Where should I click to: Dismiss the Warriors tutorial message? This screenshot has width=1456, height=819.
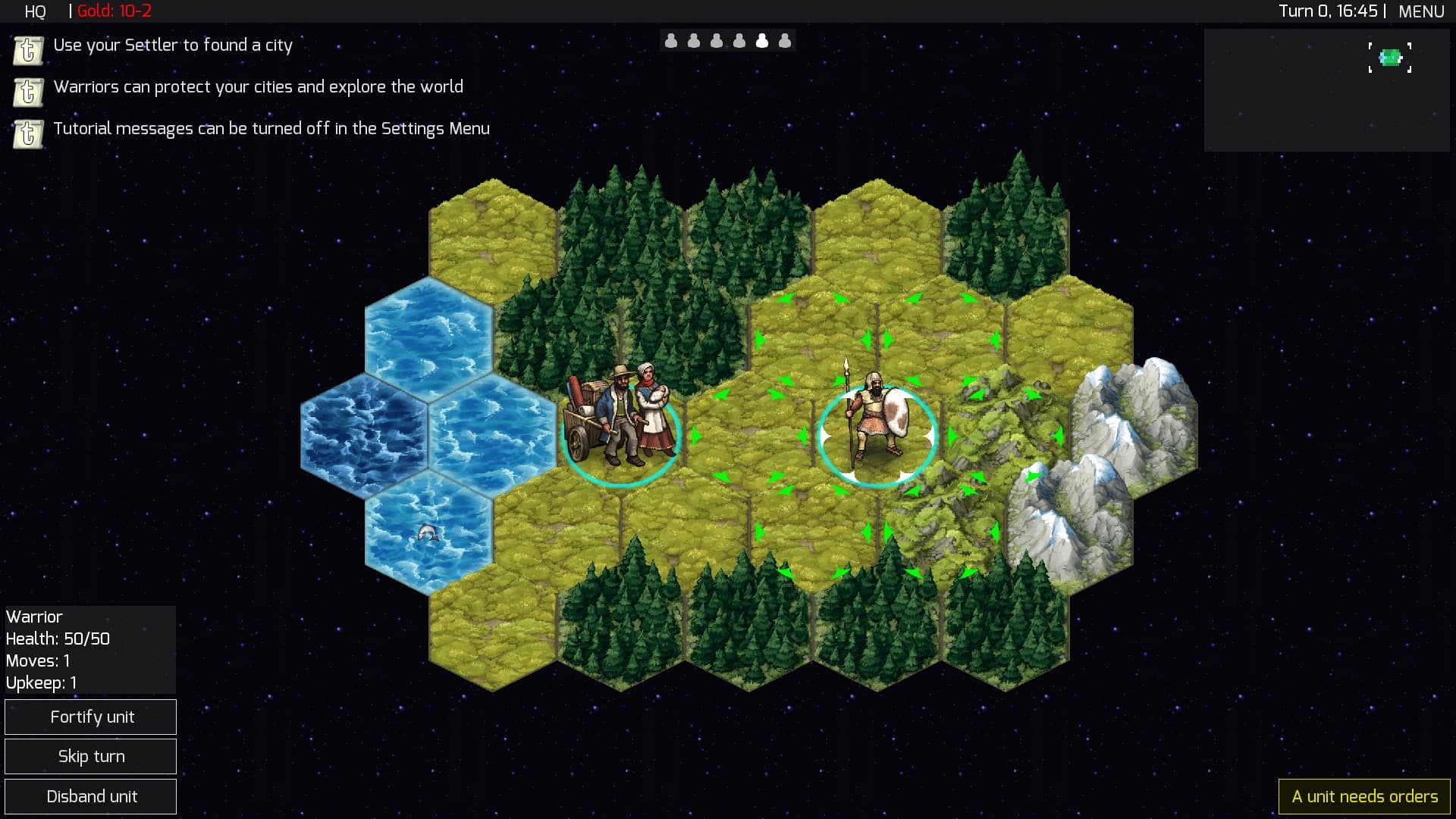point(28,92)
